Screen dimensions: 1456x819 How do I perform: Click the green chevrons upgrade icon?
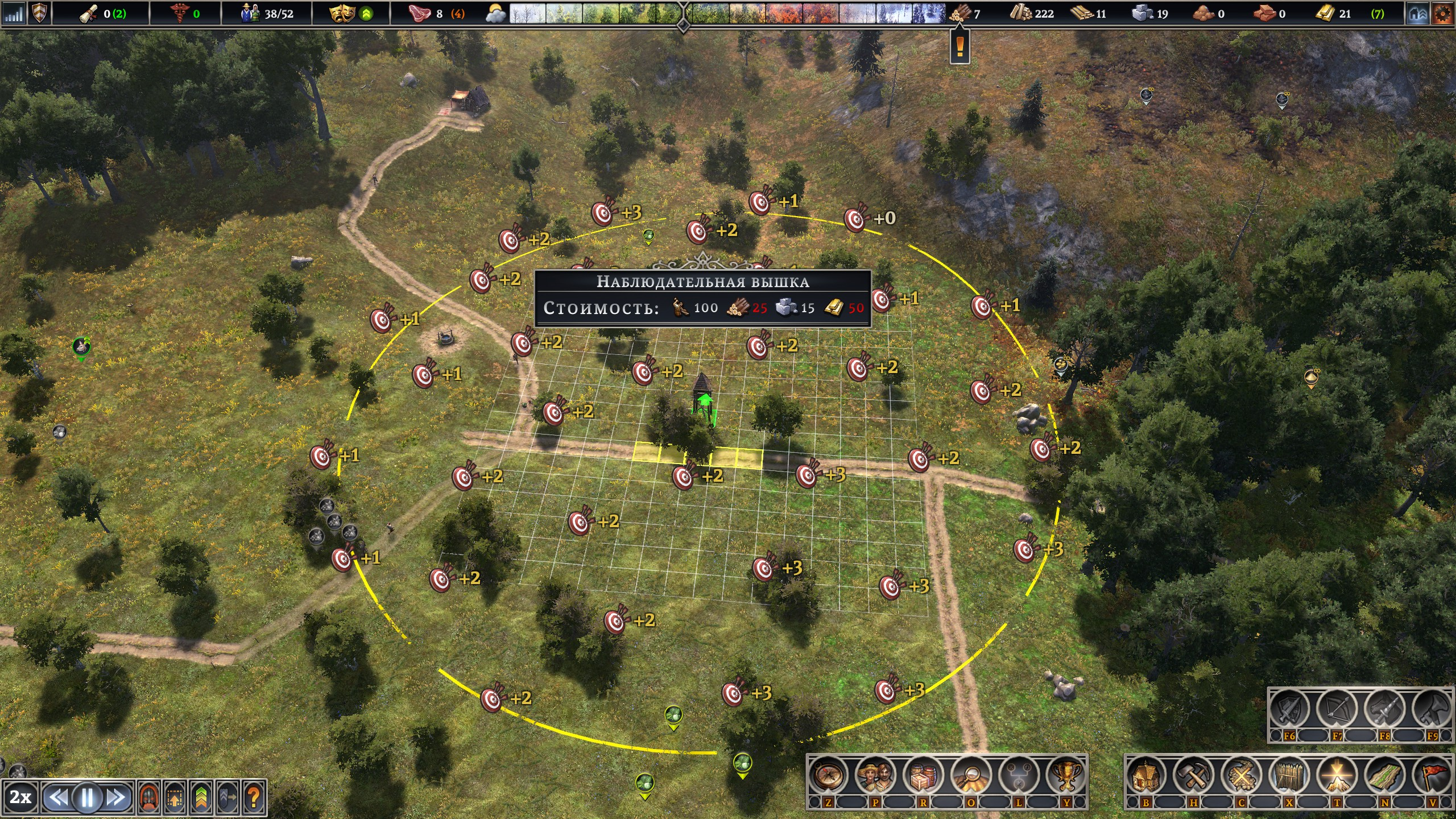[201, 798]
